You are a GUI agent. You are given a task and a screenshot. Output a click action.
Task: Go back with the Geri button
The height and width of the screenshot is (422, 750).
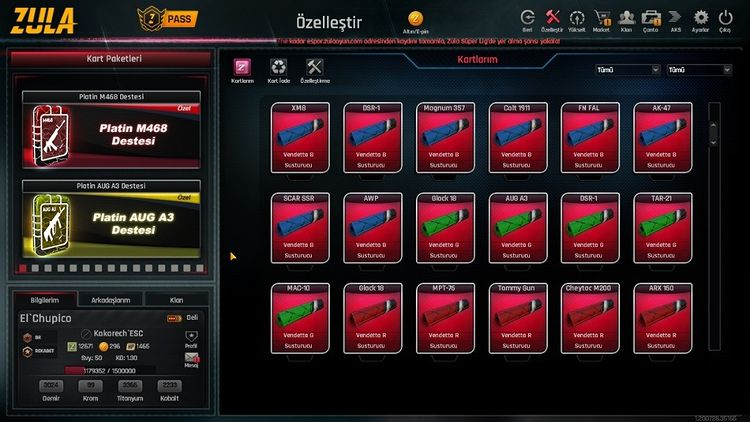(x=527, y=19)
